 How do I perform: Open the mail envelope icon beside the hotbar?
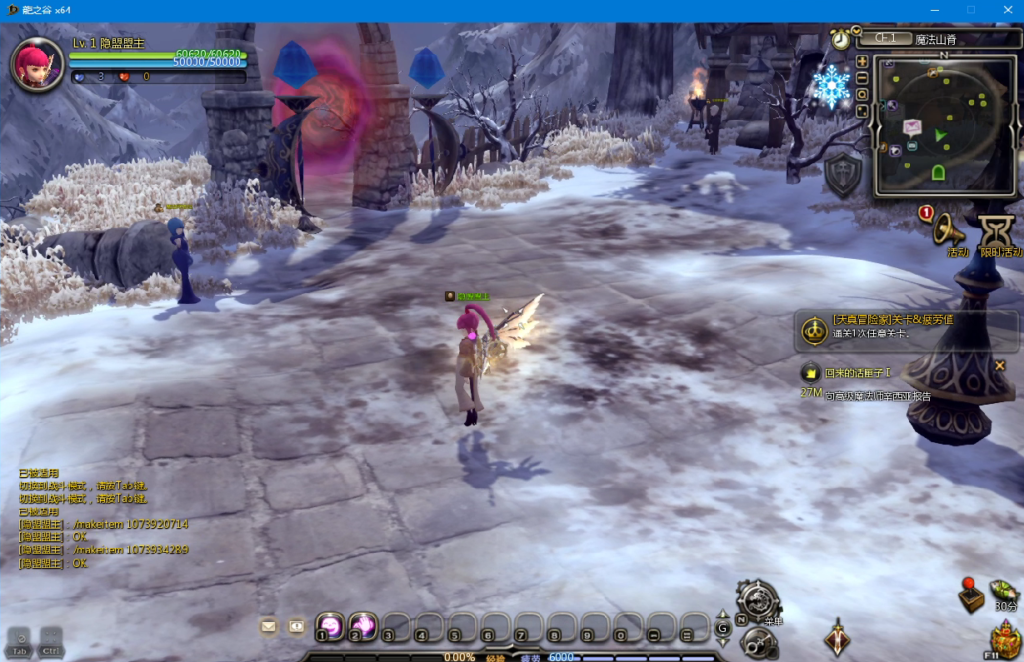[268, 626]
